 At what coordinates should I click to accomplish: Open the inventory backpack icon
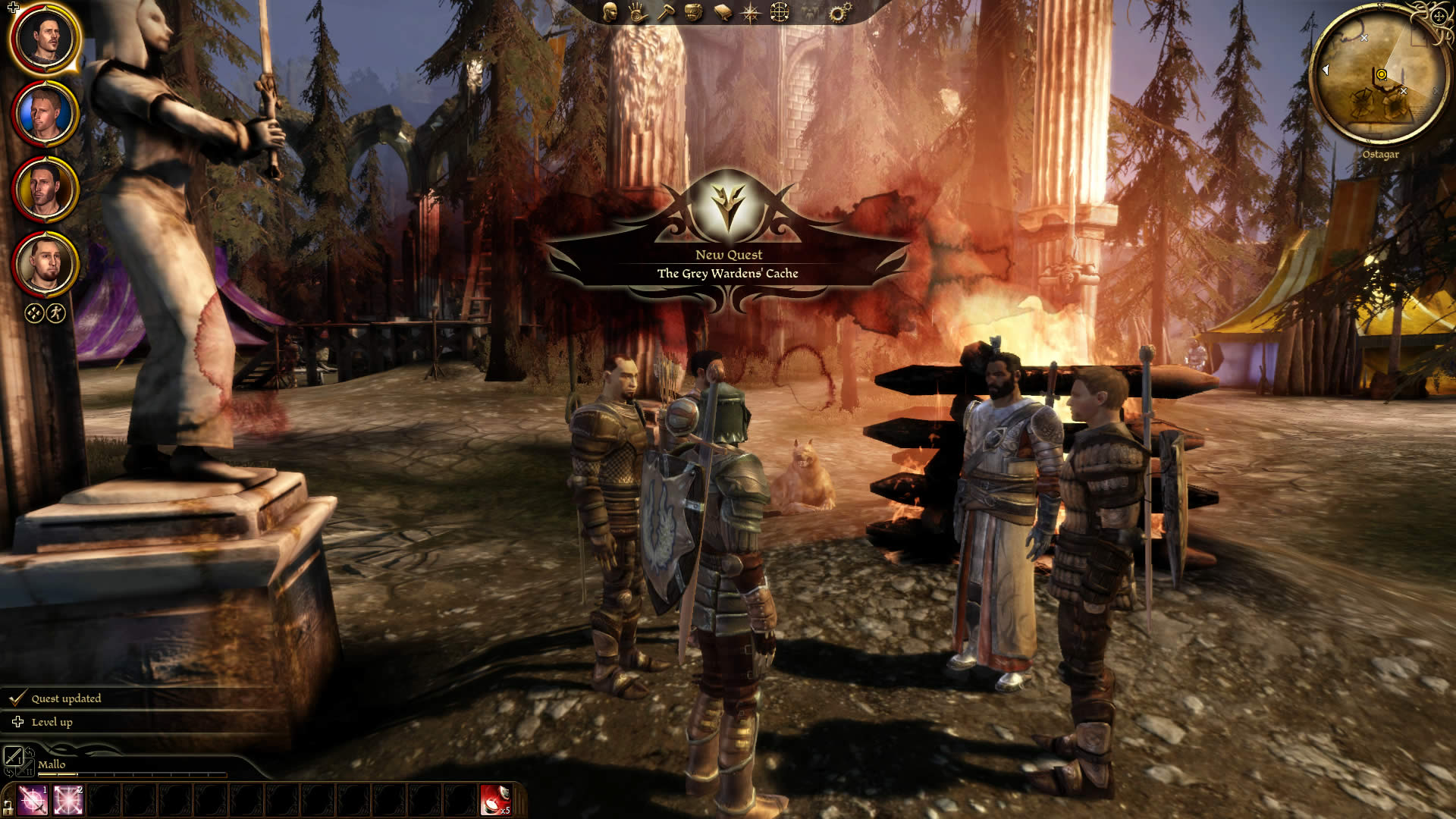(x=694, y=12)
